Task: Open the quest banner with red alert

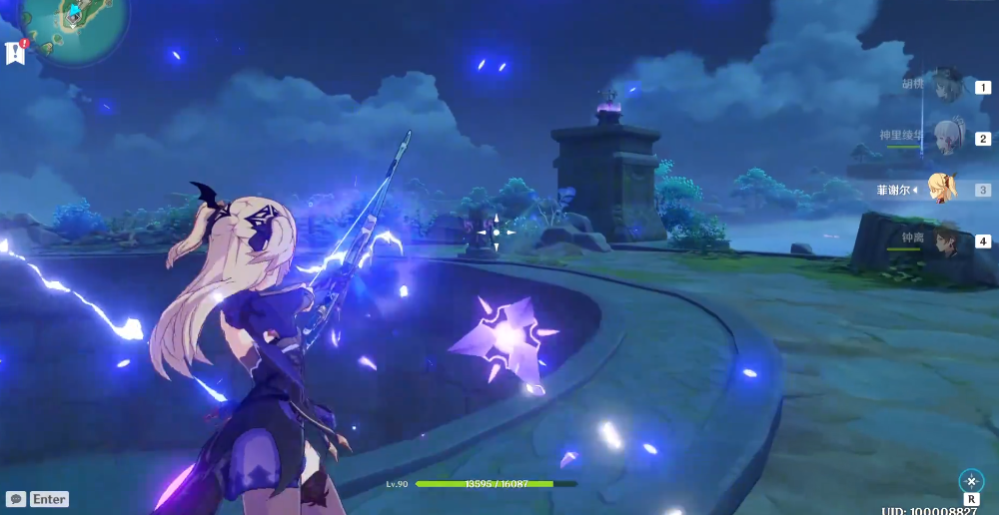Action: pos(15,52)
